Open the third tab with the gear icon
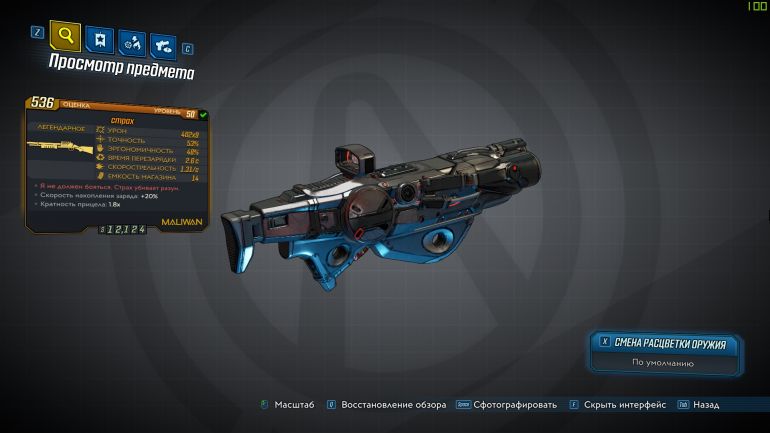The width and height of the screenshot is (770, 433). pyautogui.click(x=131, y=42)
